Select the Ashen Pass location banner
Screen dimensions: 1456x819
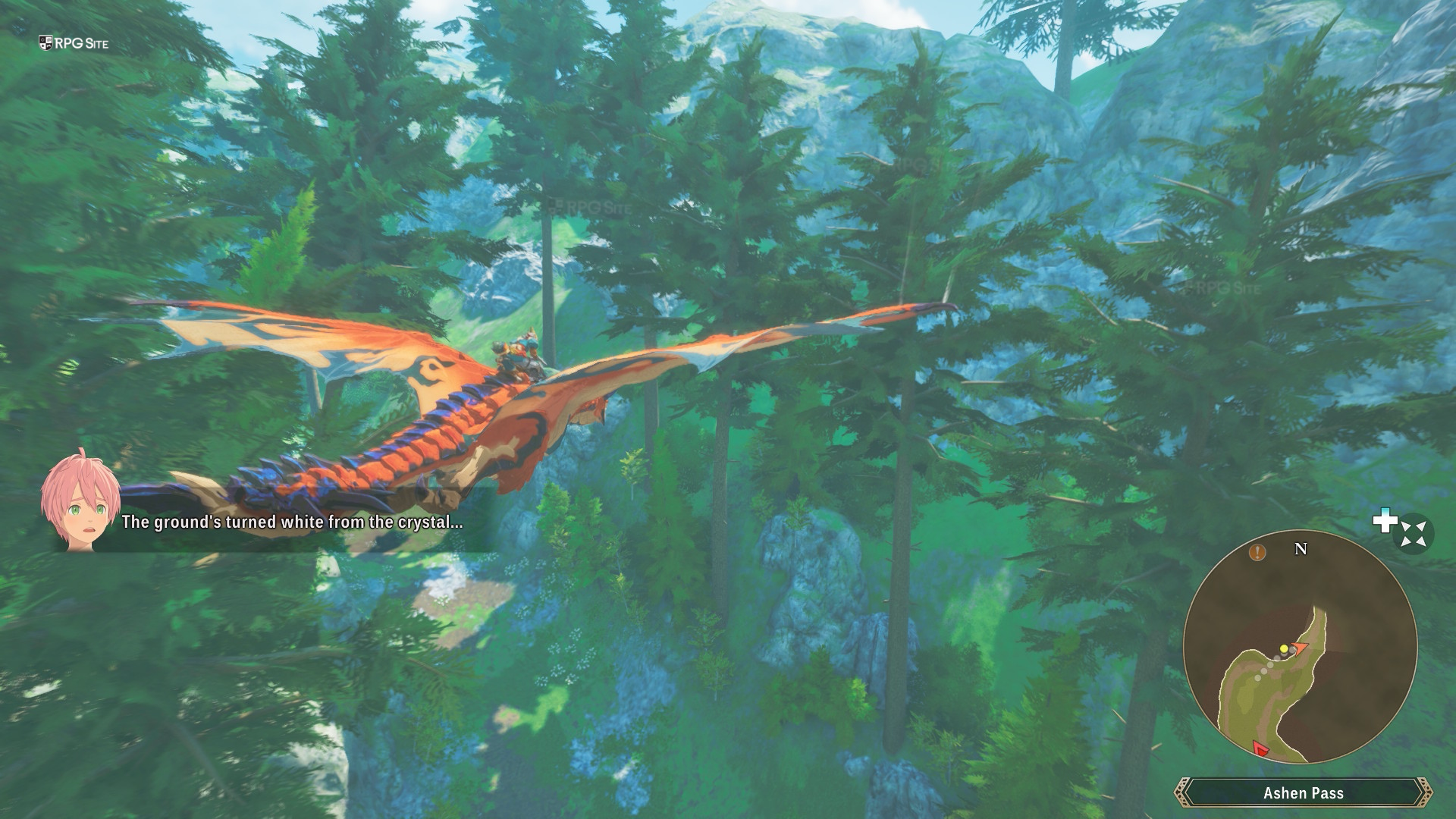click(x=1303, y=793)
